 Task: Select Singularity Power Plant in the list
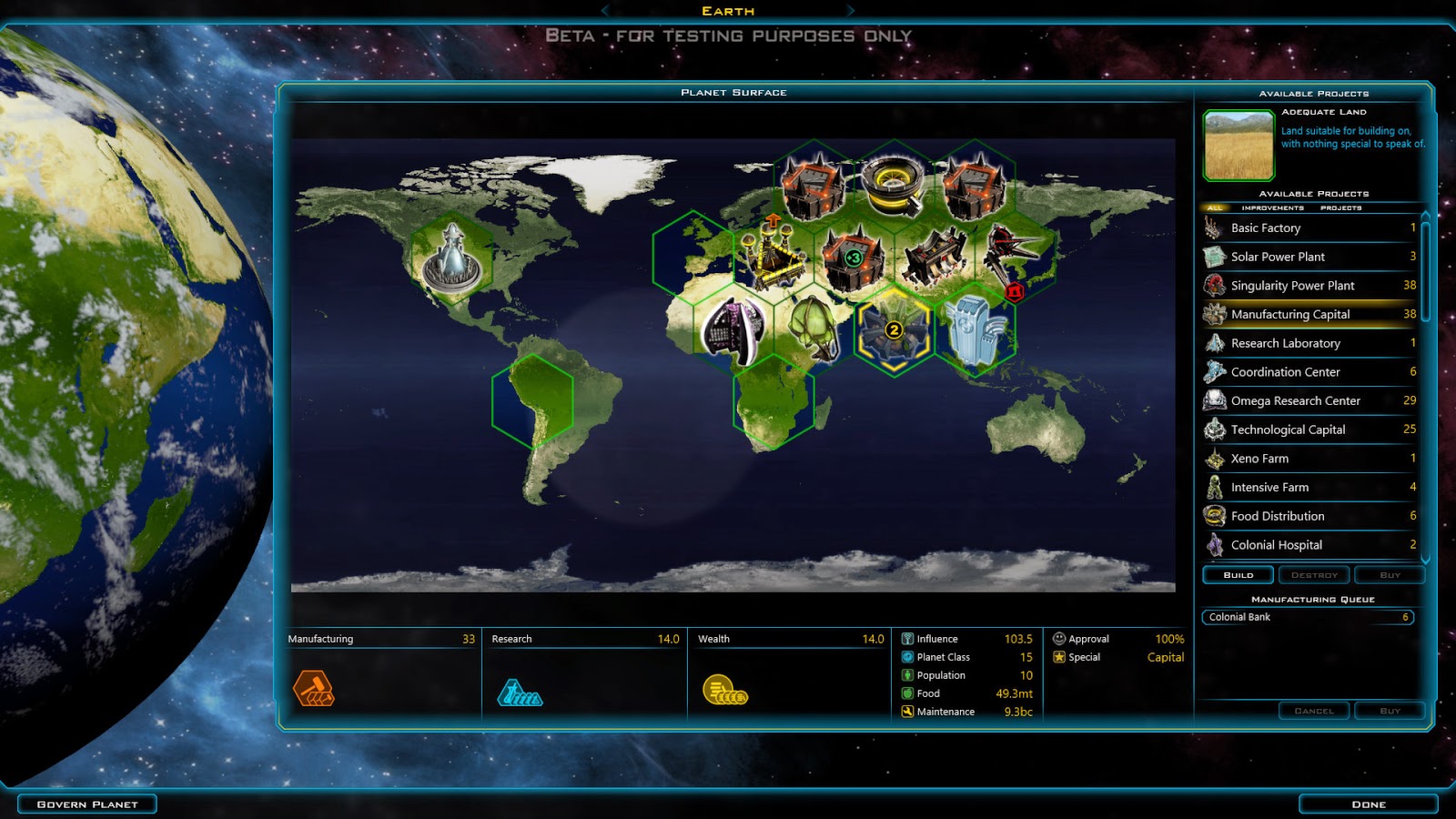(1310, 286)
